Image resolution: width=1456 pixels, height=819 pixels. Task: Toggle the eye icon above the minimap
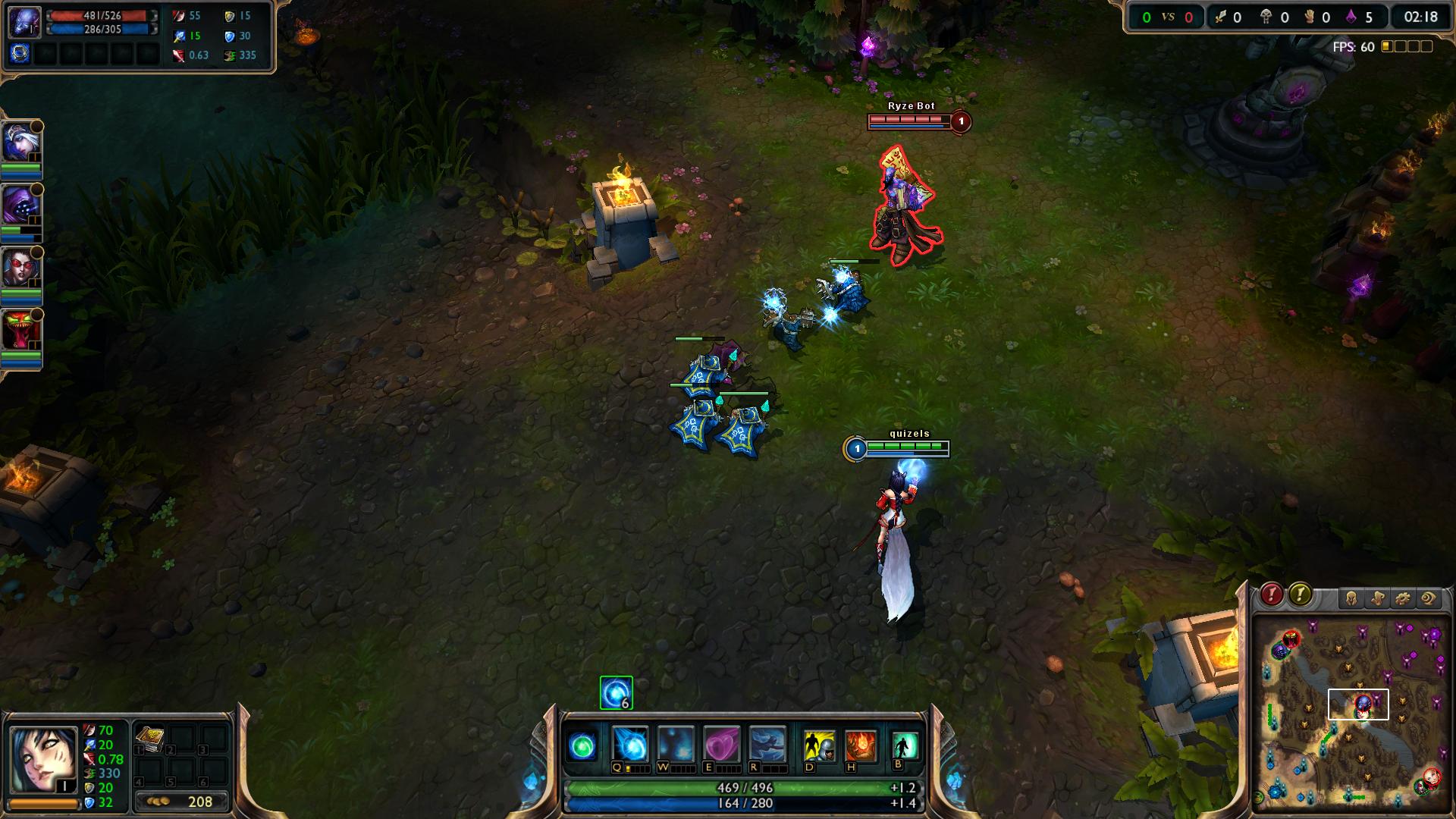[1429, 599]
